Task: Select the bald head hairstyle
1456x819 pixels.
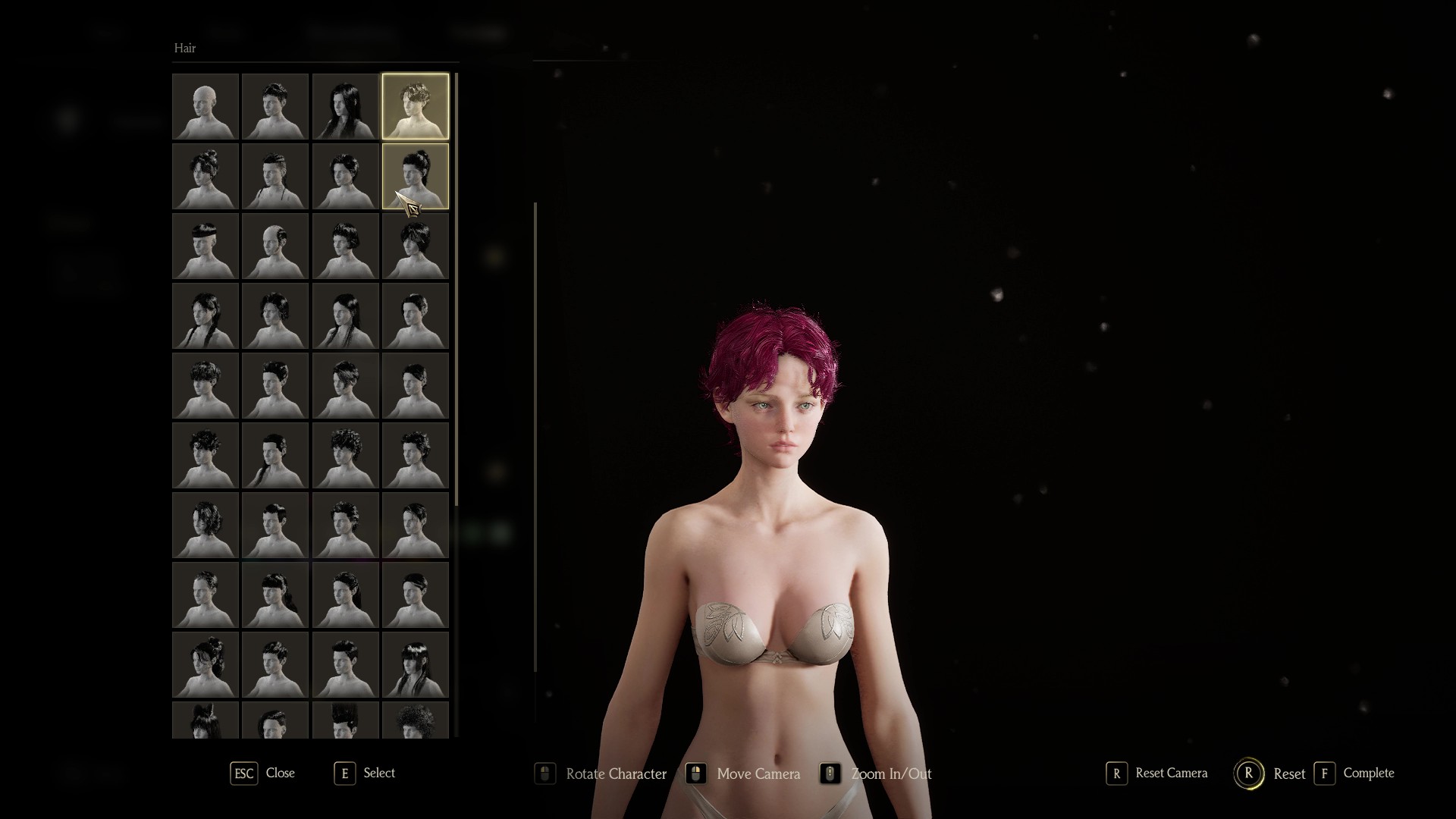Action: [206, 106]
